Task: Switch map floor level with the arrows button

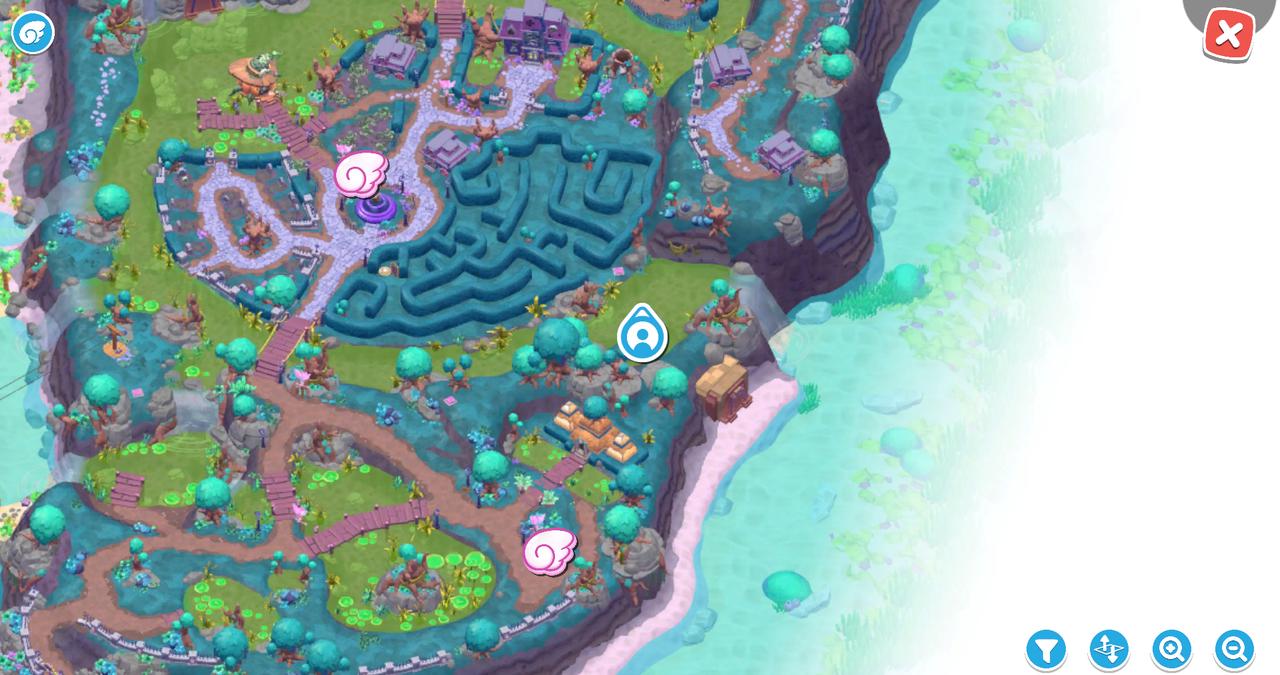Action: [1108, 650]
